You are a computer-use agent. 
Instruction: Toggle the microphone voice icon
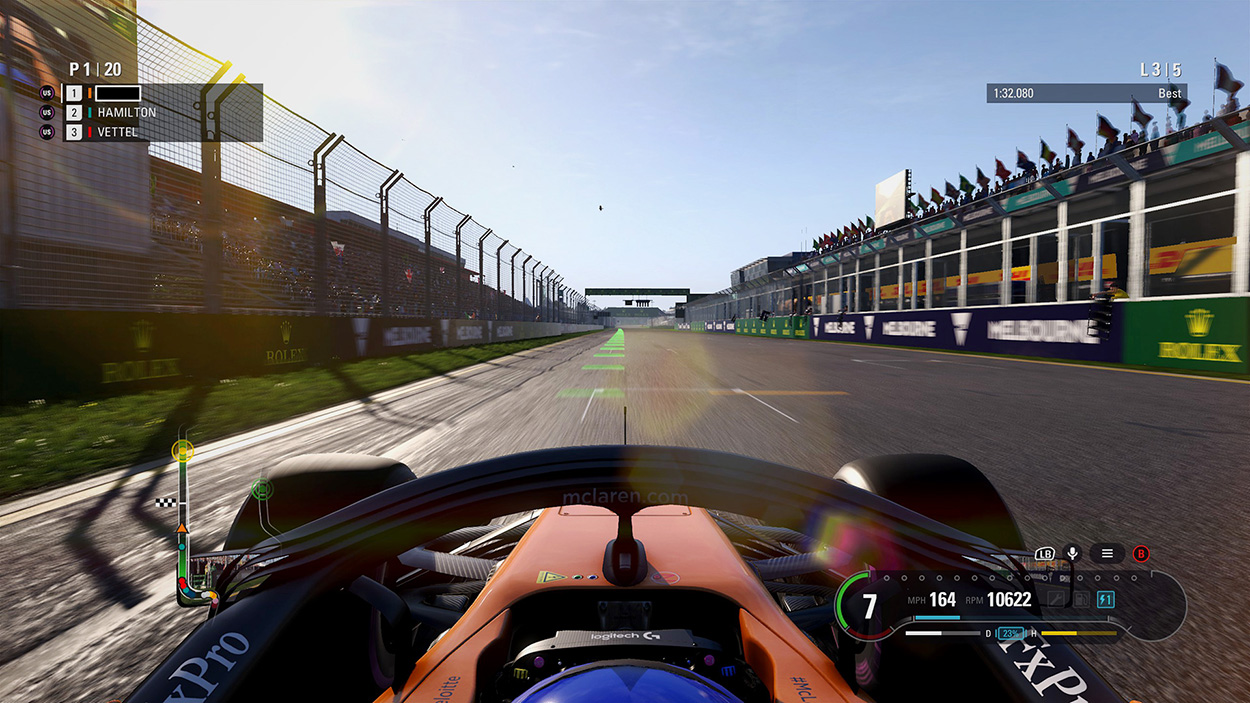coord(1072,553)
